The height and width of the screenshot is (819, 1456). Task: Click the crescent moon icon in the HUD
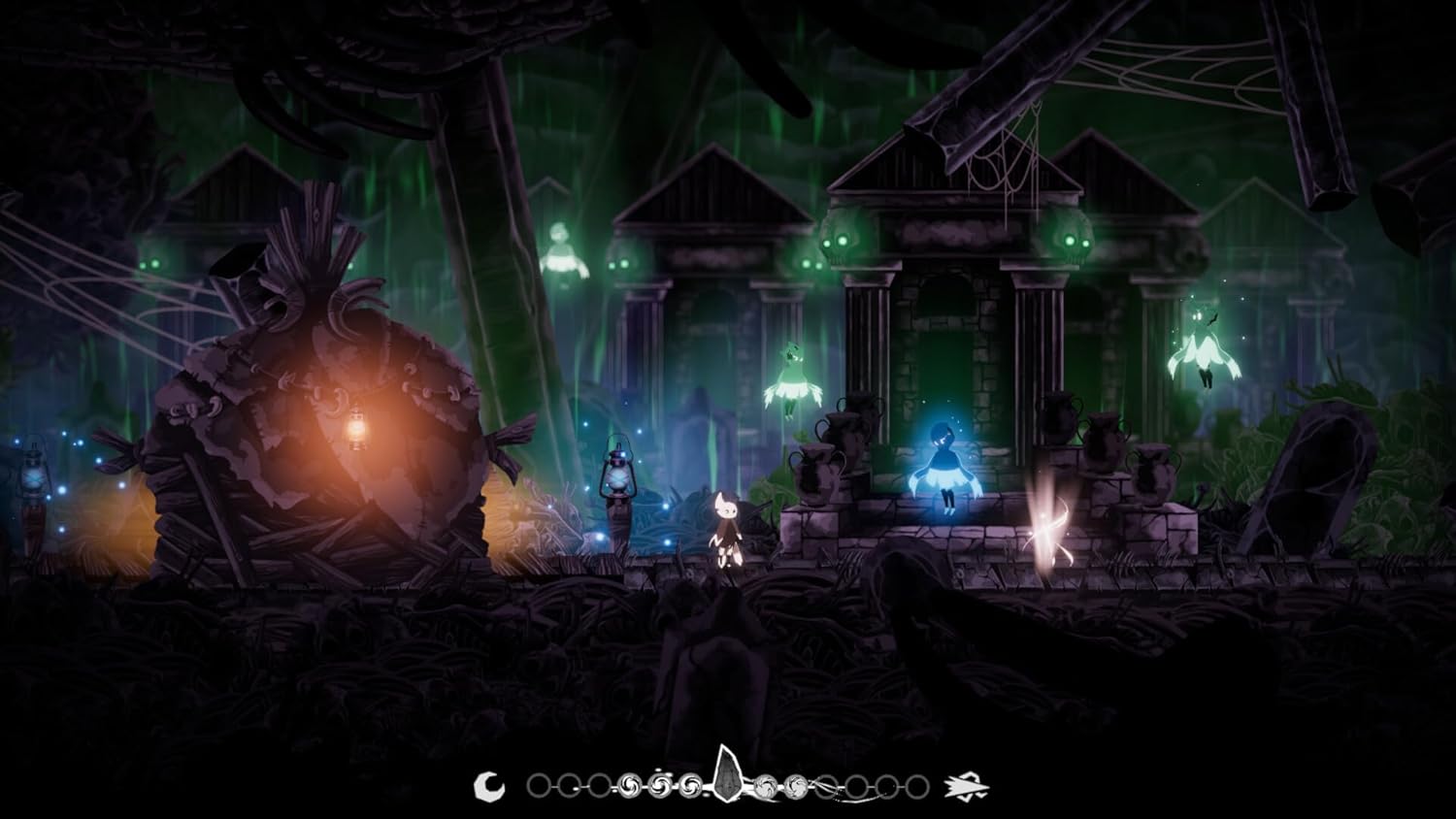point(489,786)
